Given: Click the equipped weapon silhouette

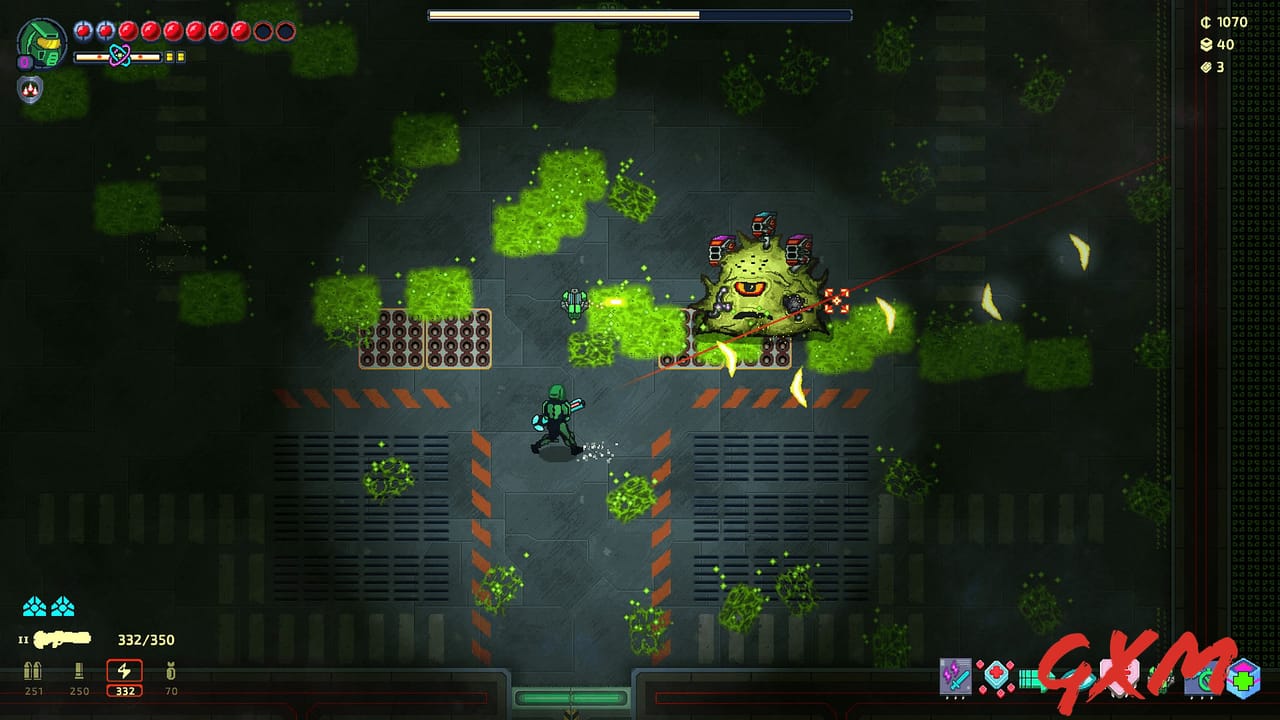Looking at the screenshot, I should [62, 638].
